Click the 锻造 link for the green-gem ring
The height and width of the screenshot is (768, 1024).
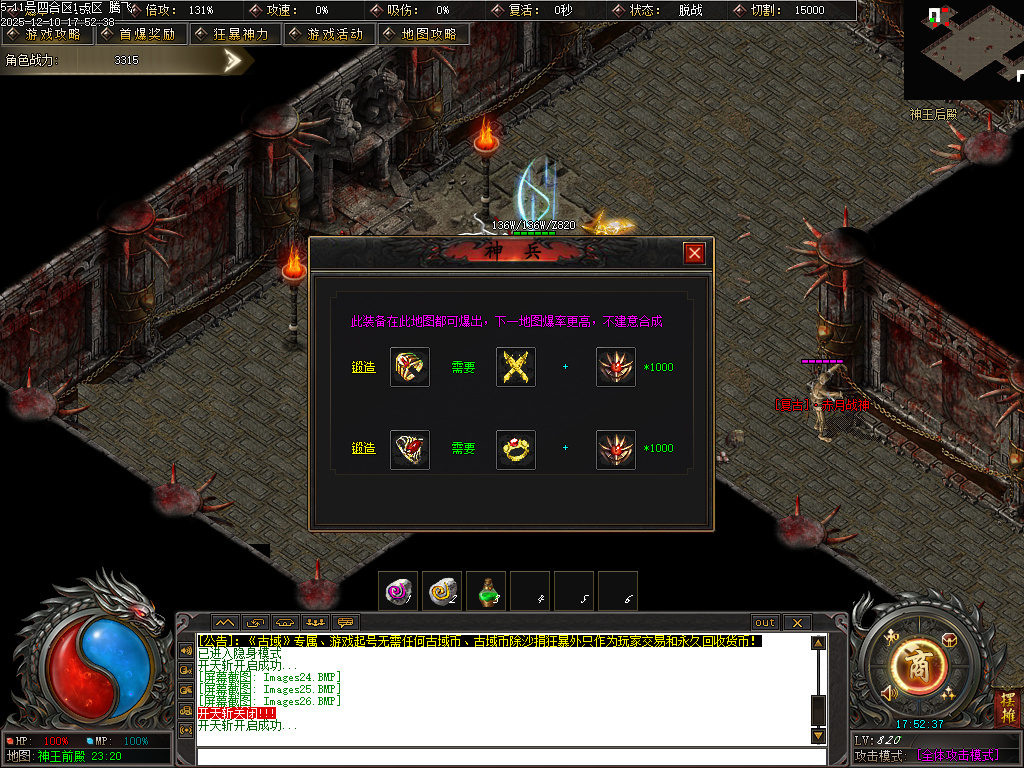363,367
